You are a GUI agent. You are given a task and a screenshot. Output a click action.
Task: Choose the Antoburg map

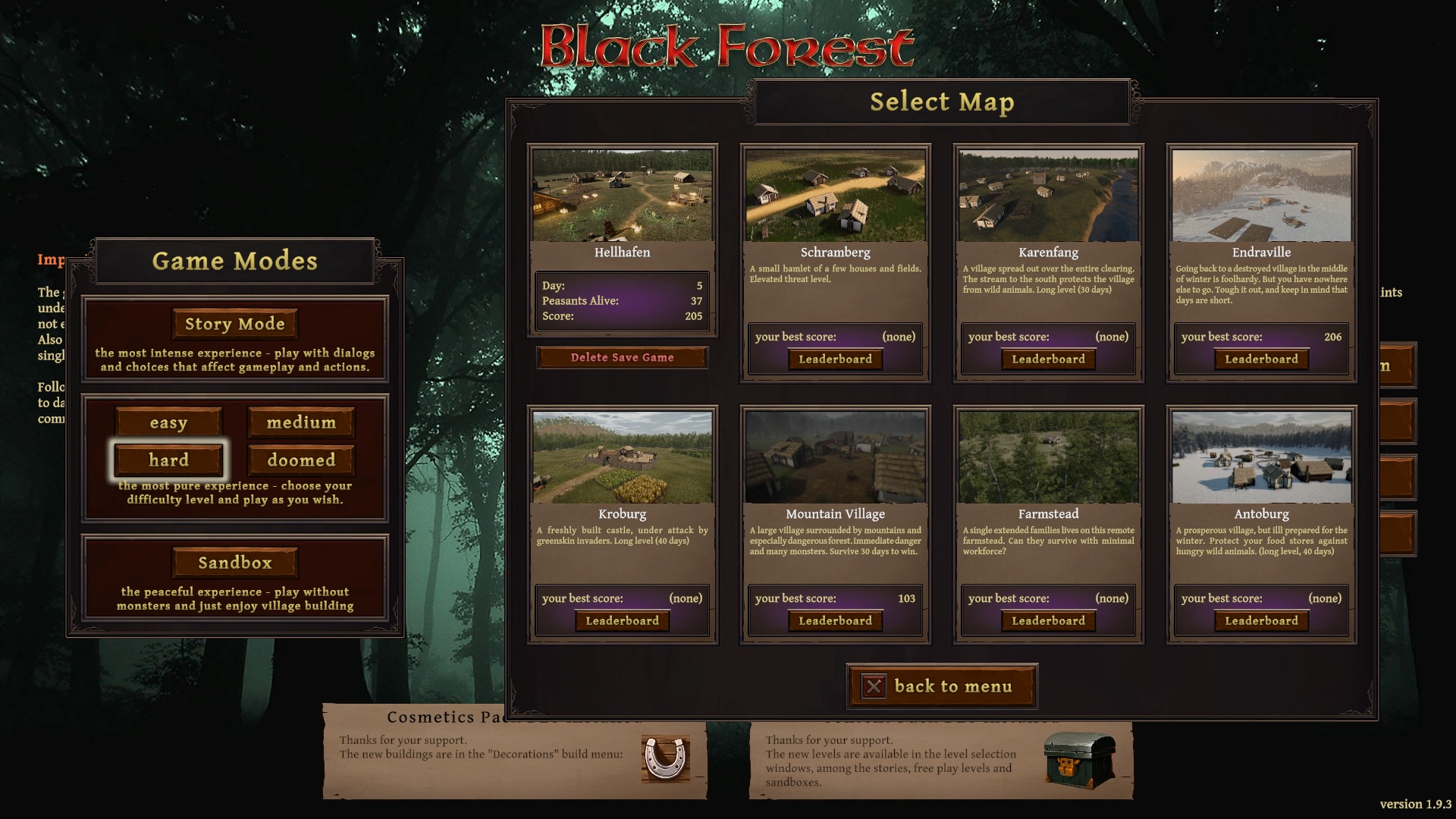pos(1261,457)
